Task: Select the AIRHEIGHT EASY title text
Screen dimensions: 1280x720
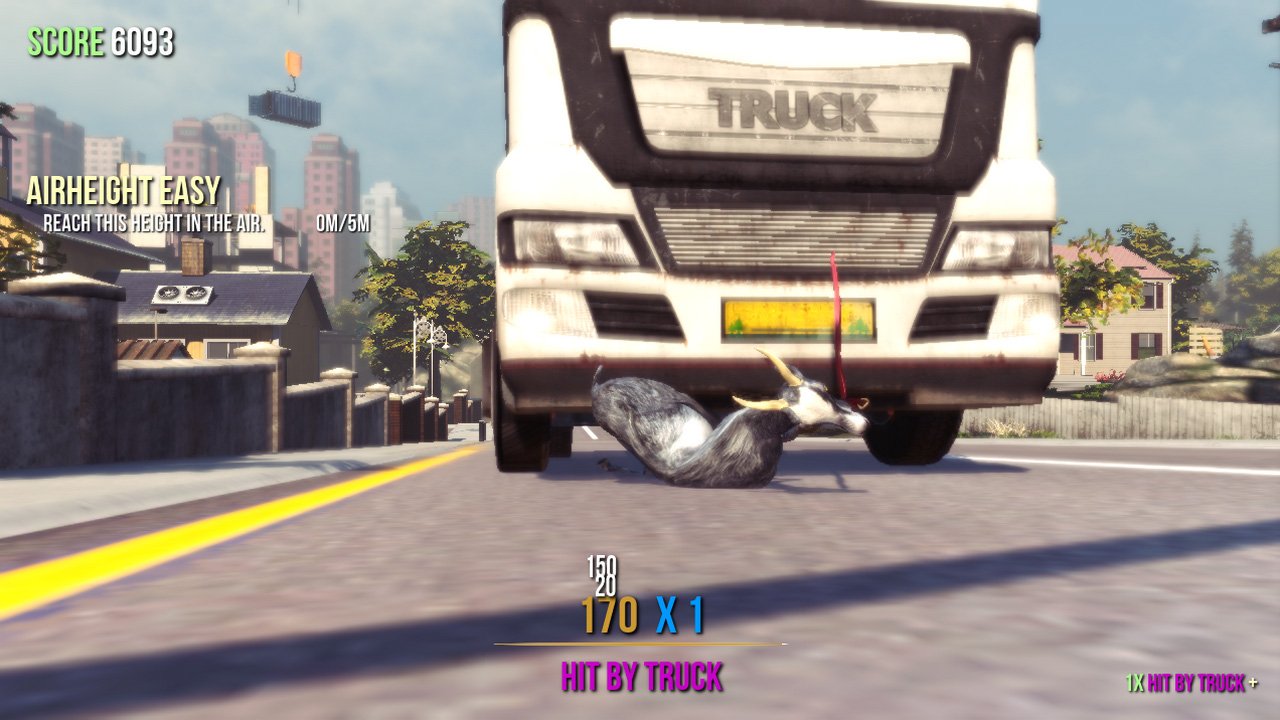Action: coord(125,188)
